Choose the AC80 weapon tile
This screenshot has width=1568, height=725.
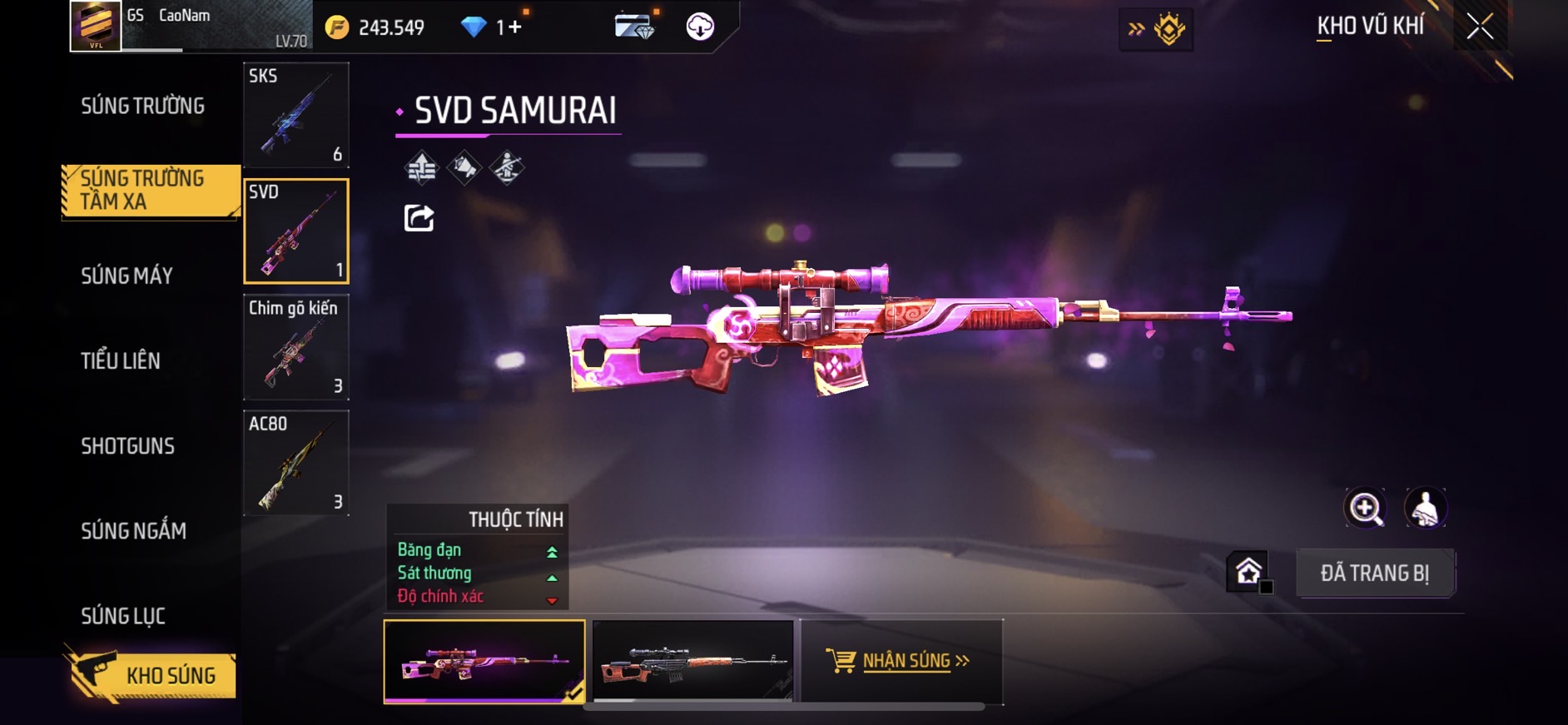coord(295,463)
